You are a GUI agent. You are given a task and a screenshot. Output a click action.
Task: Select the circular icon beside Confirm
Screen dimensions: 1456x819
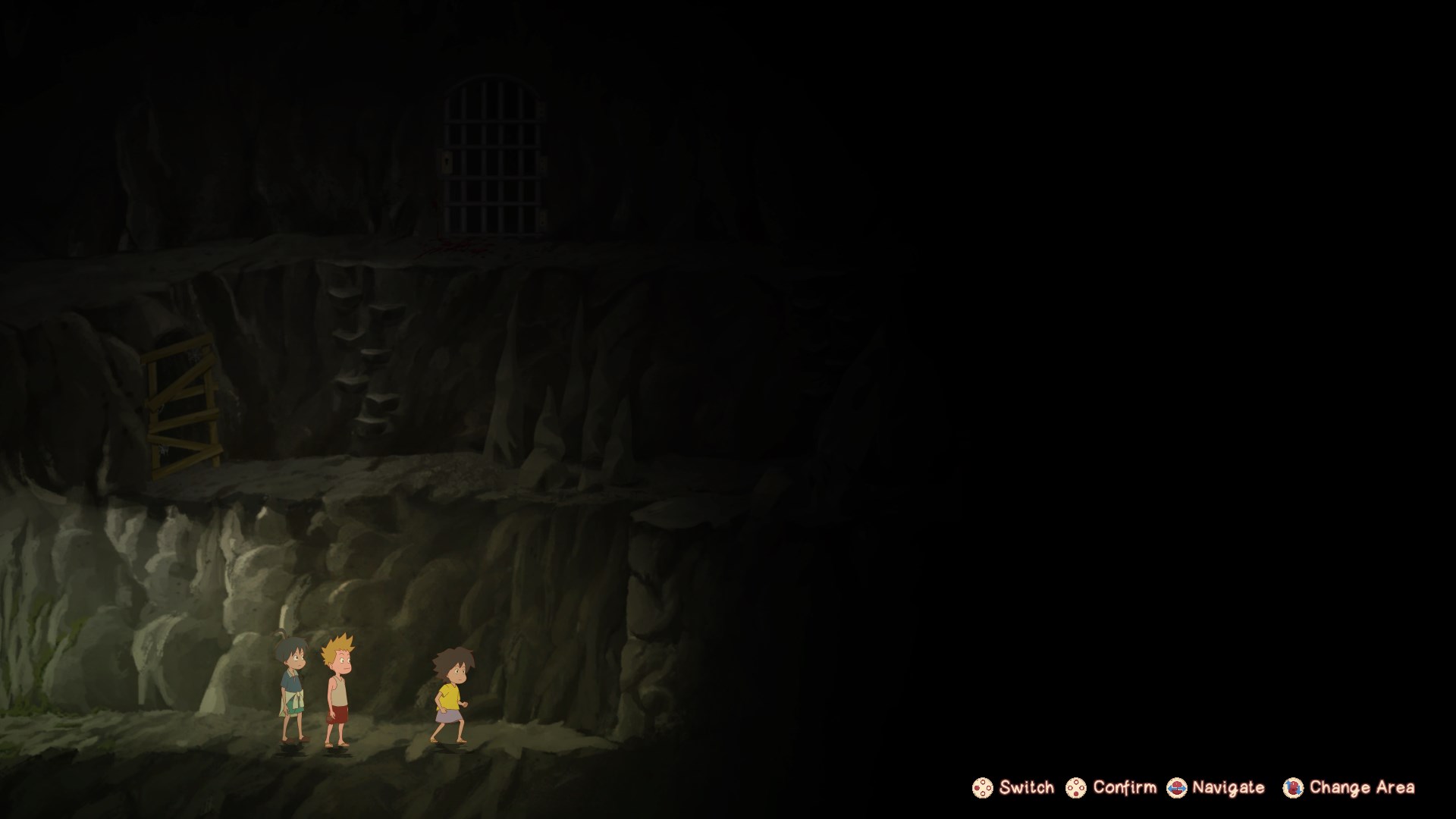(x=1076, y=789)
